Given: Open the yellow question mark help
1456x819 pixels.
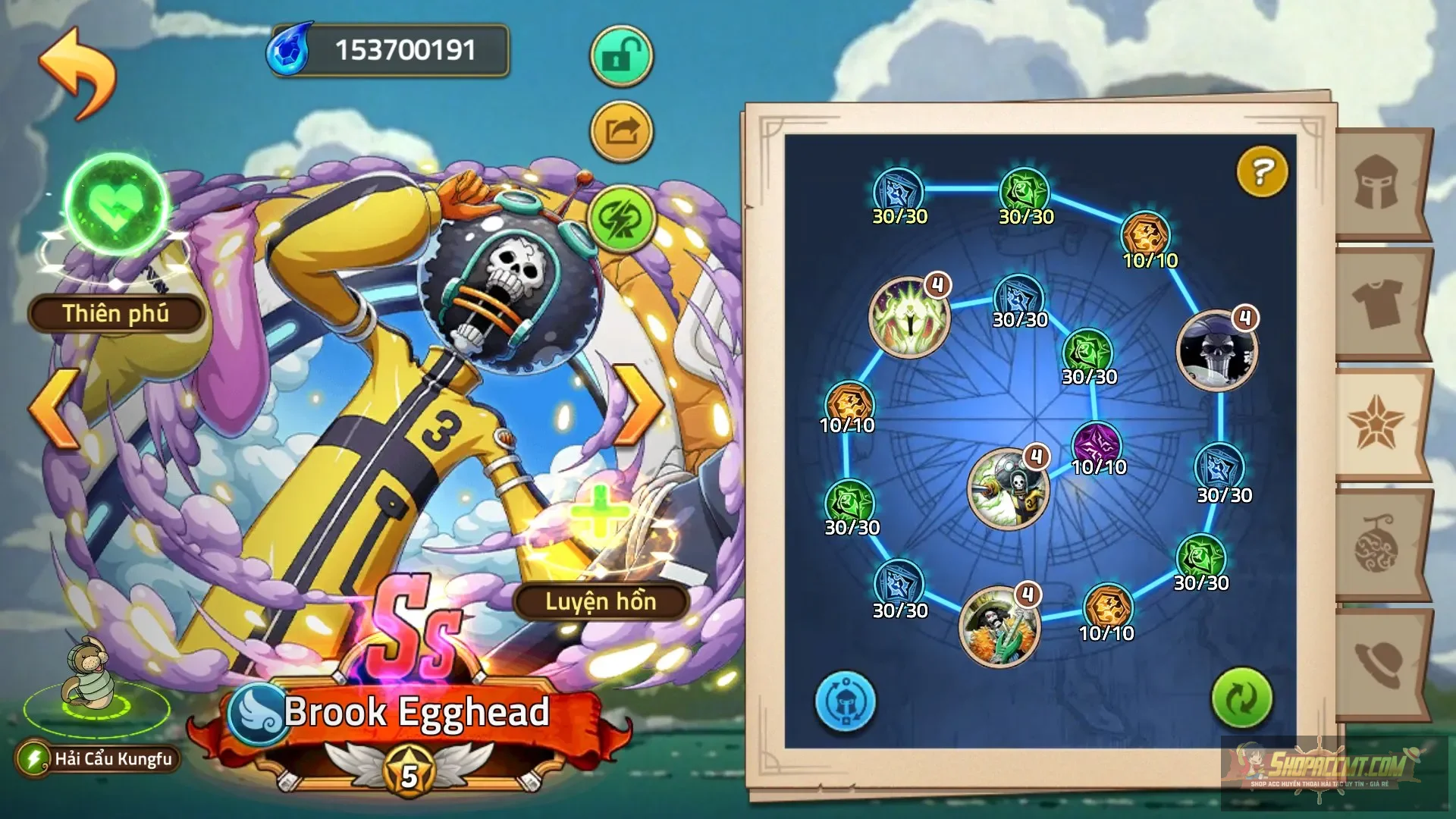Looking at the screenshot, I should [1262, 172].
